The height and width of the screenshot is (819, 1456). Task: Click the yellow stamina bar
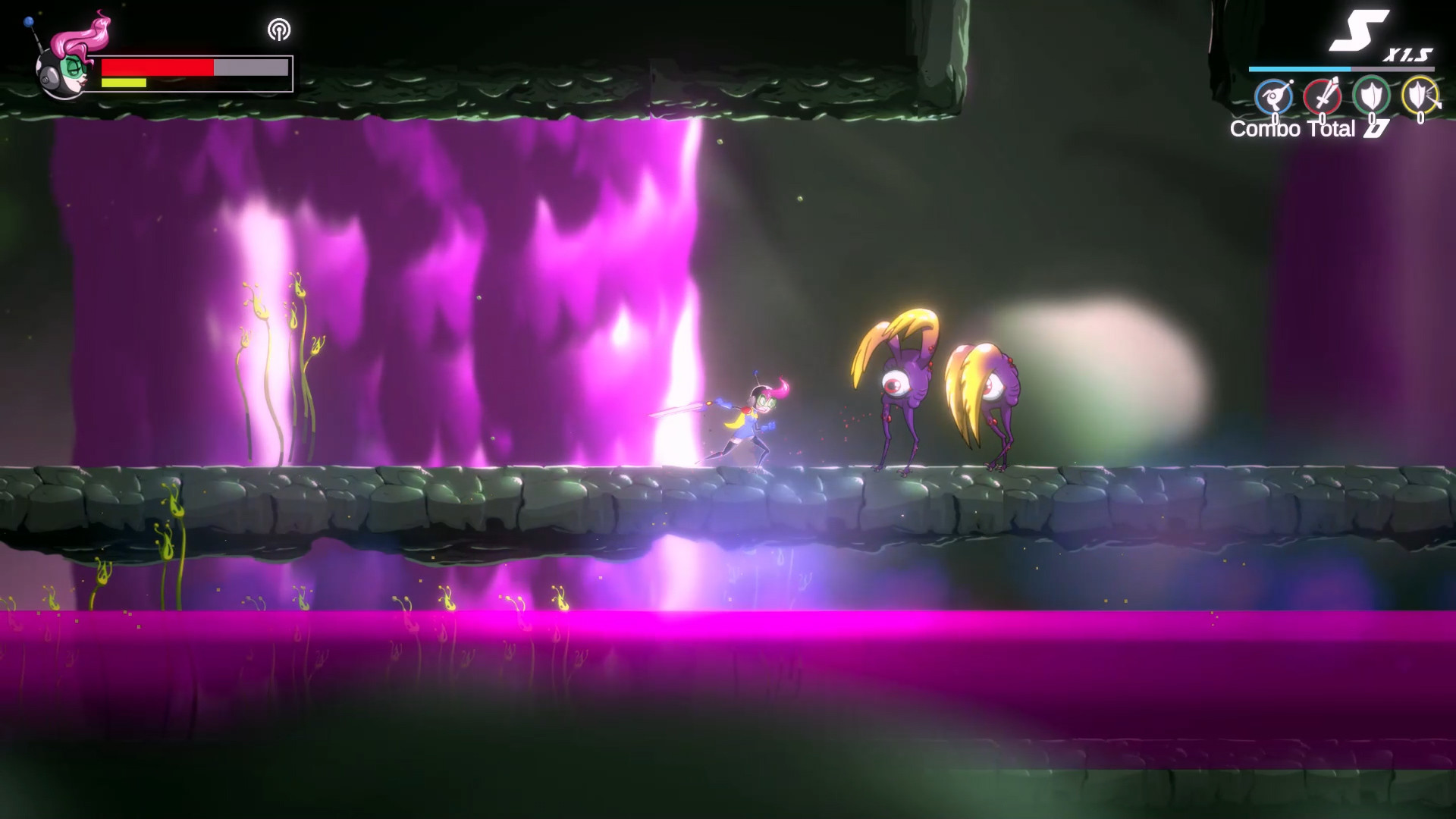125,82
